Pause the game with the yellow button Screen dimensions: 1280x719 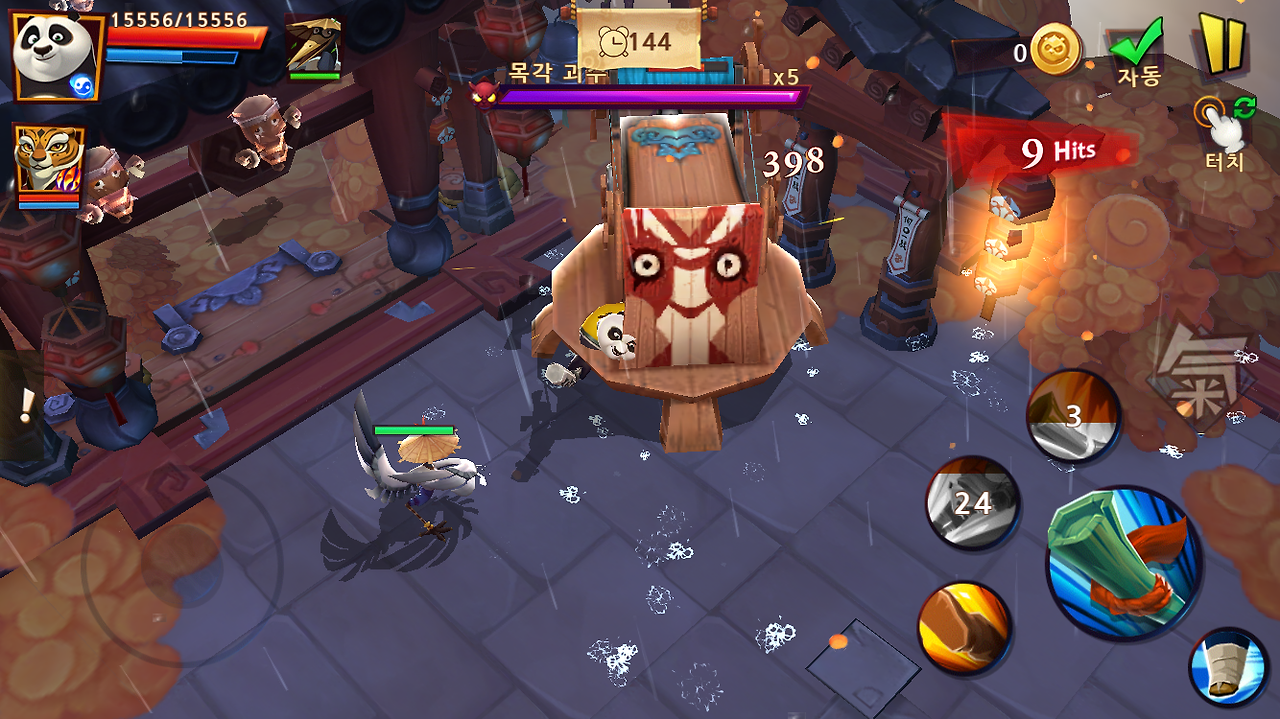1222,45
